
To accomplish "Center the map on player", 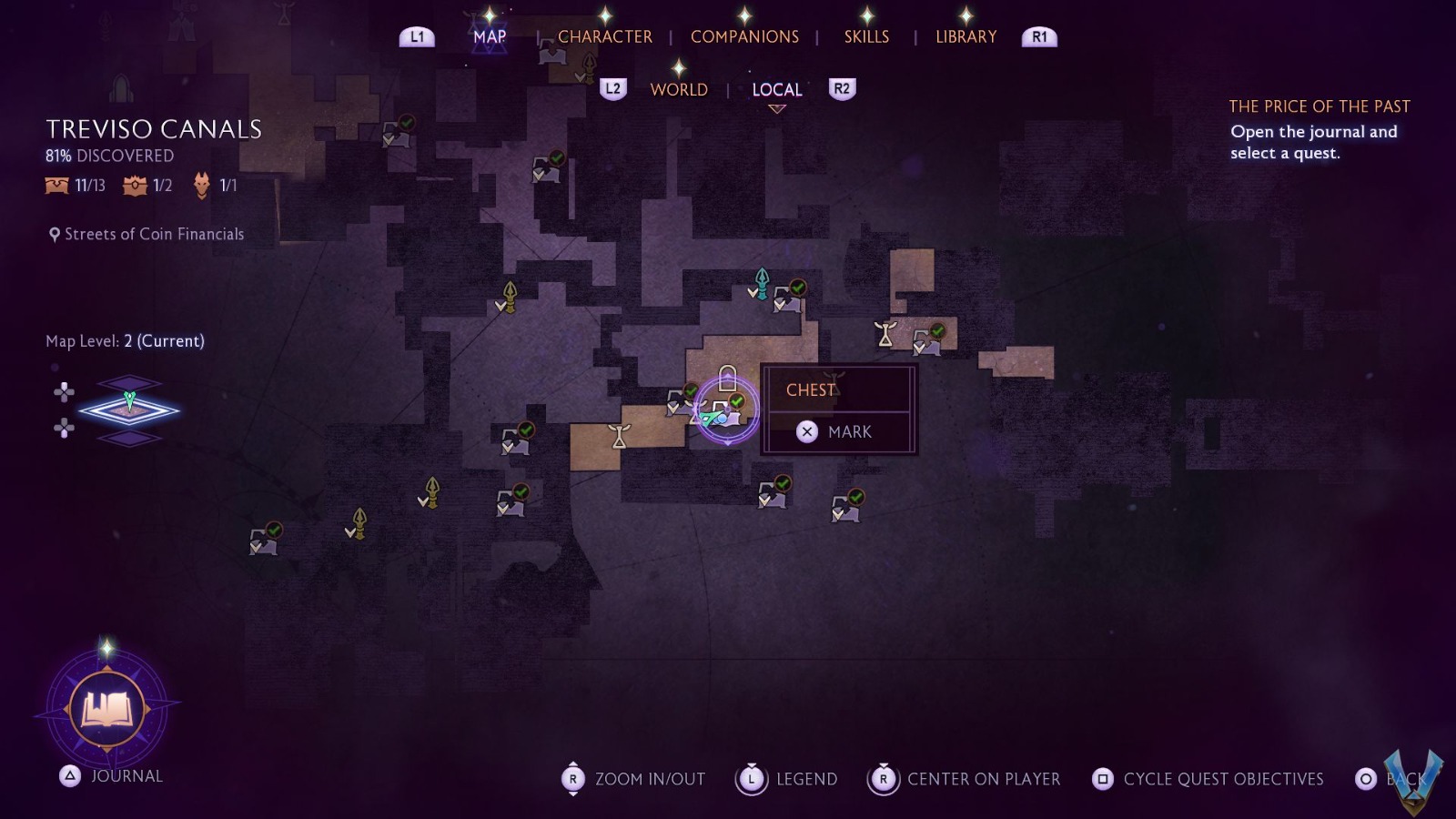I will pos(965,779).
